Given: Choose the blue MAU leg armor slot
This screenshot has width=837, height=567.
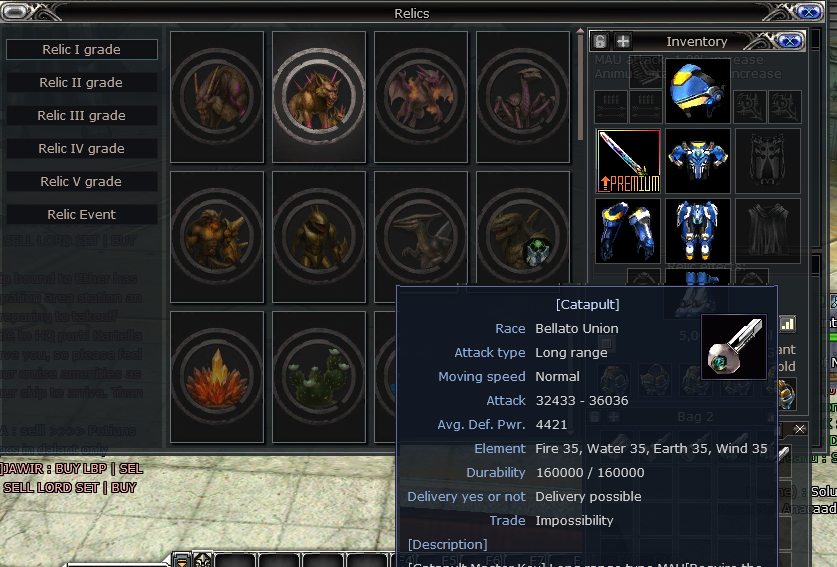Looking at the screenshot, I should tap(698, 231).
